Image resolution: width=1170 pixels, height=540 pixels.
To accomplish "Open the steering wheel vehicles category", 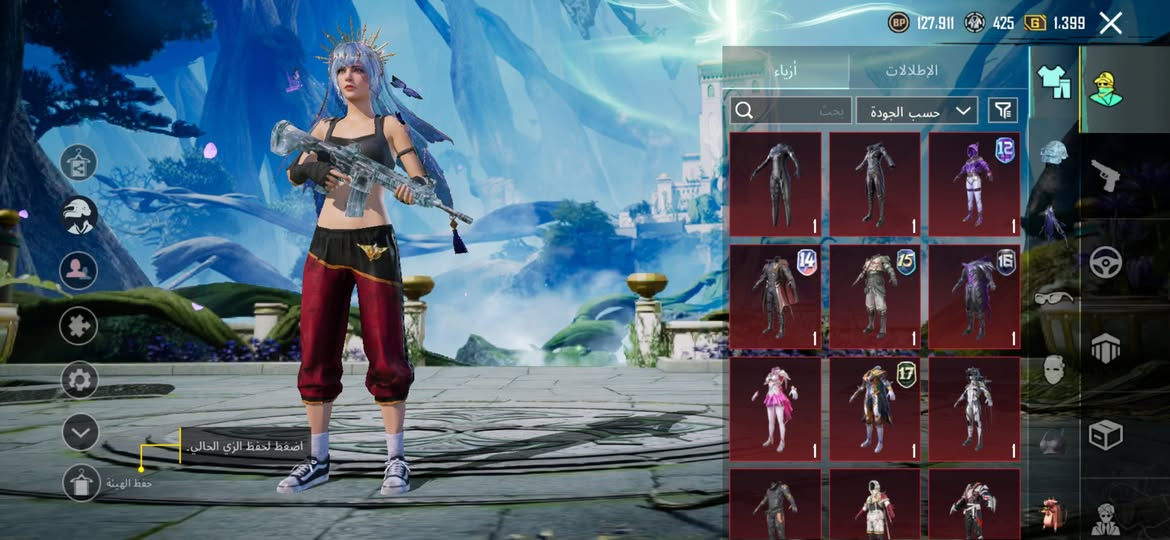I will click(1105, 262).
